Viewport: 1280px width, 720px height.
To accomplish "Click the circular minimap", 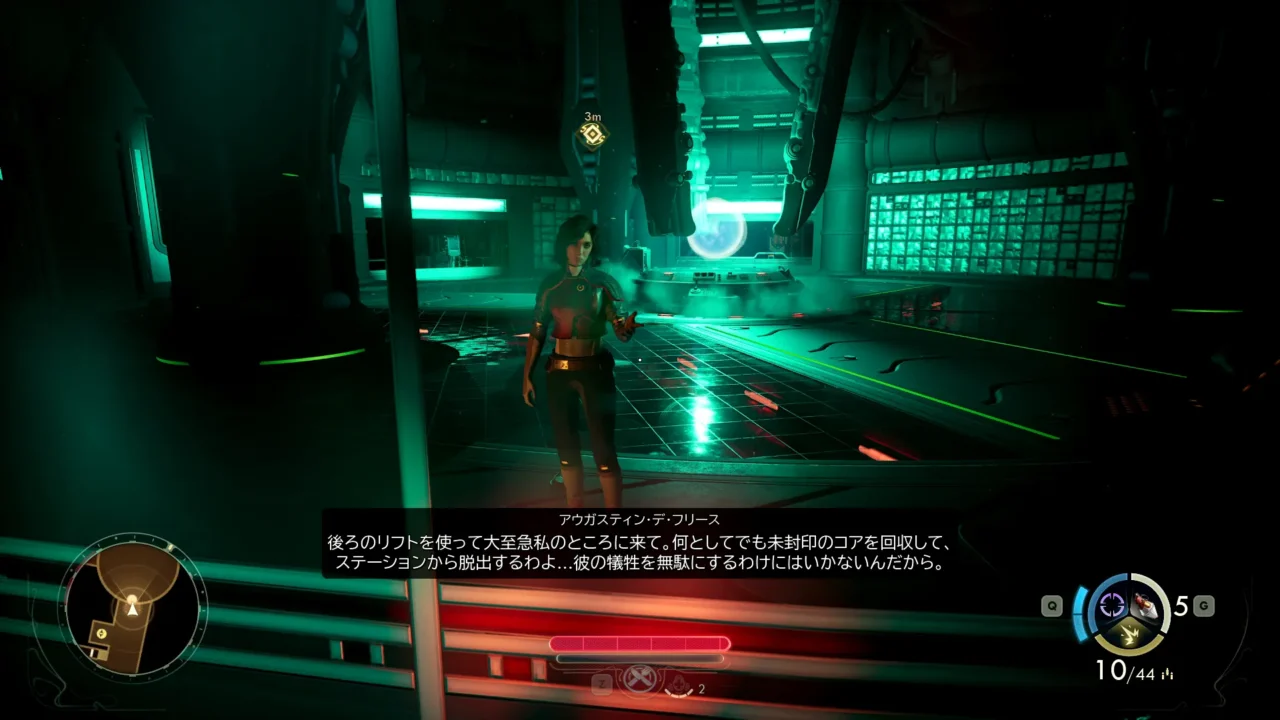I will coord(132,606).
